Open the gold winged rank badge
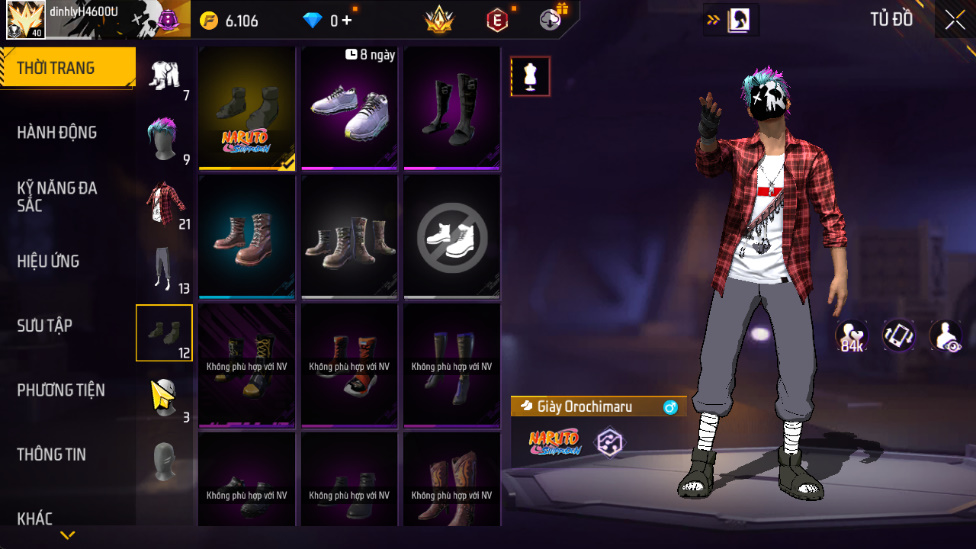 [x=439, y=20]
